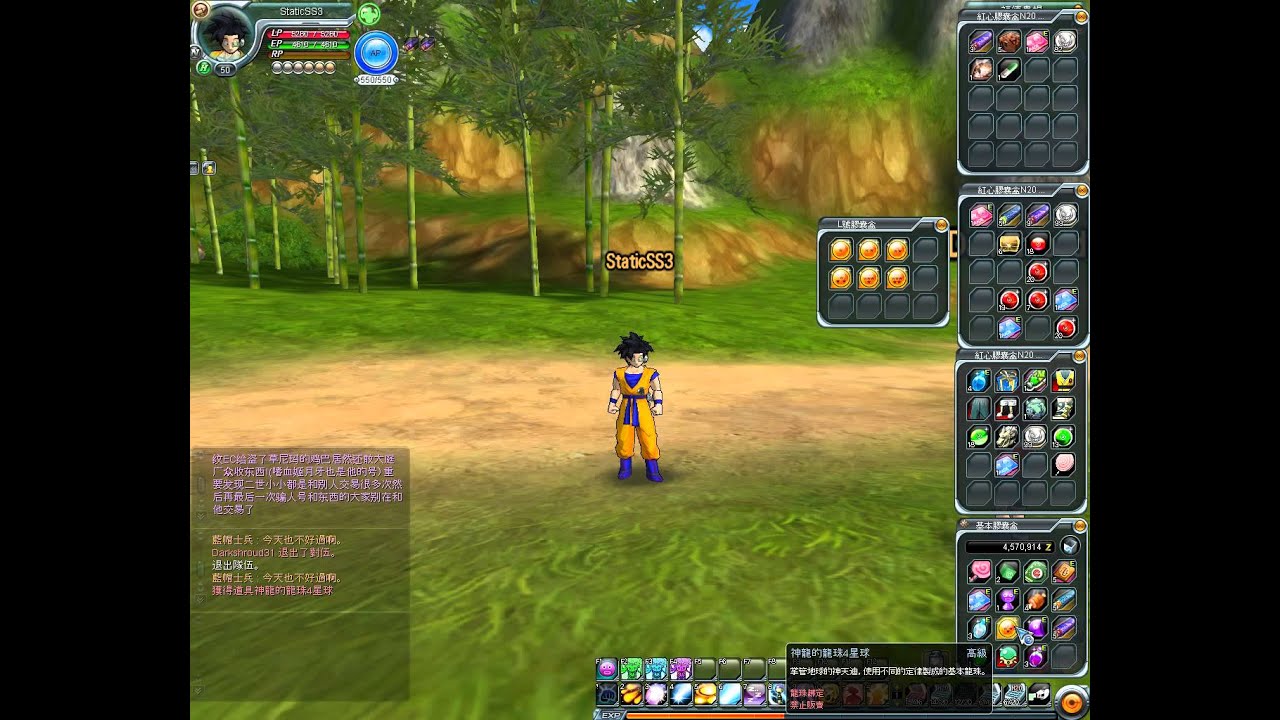
Task: Select the brown meat item in top bag
Action: pyautogui.click(x=1008, y=41)
